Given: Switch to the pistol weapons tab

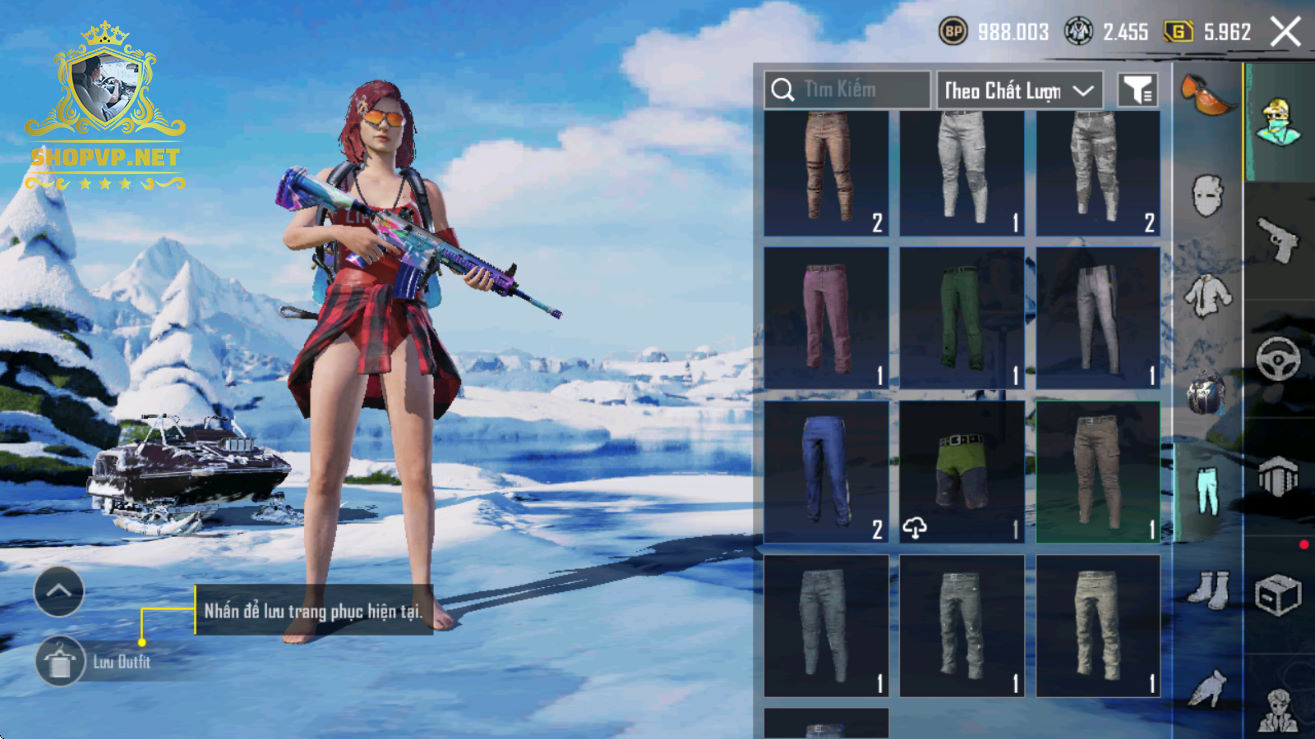Looking at the screenshot, I should click(1279, 238).
